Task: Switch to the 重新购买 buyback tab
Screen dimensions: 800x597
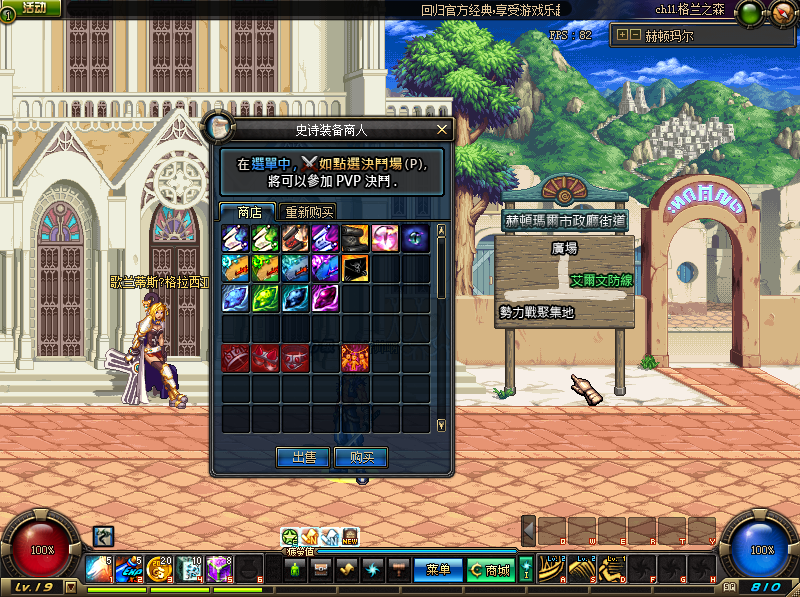Action: (309, 212)
